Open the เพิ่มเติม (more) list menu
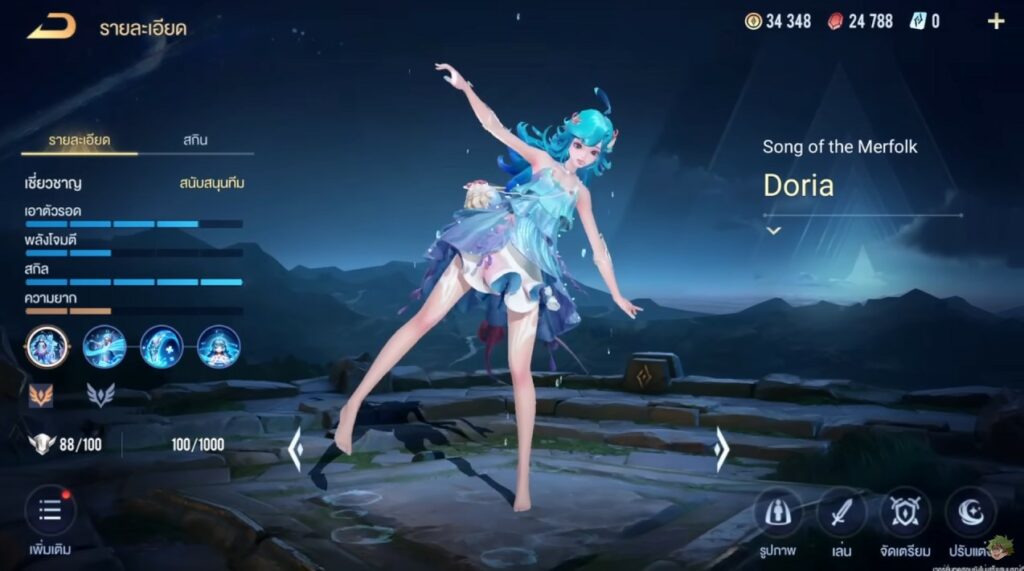 (x=49, y=512)
